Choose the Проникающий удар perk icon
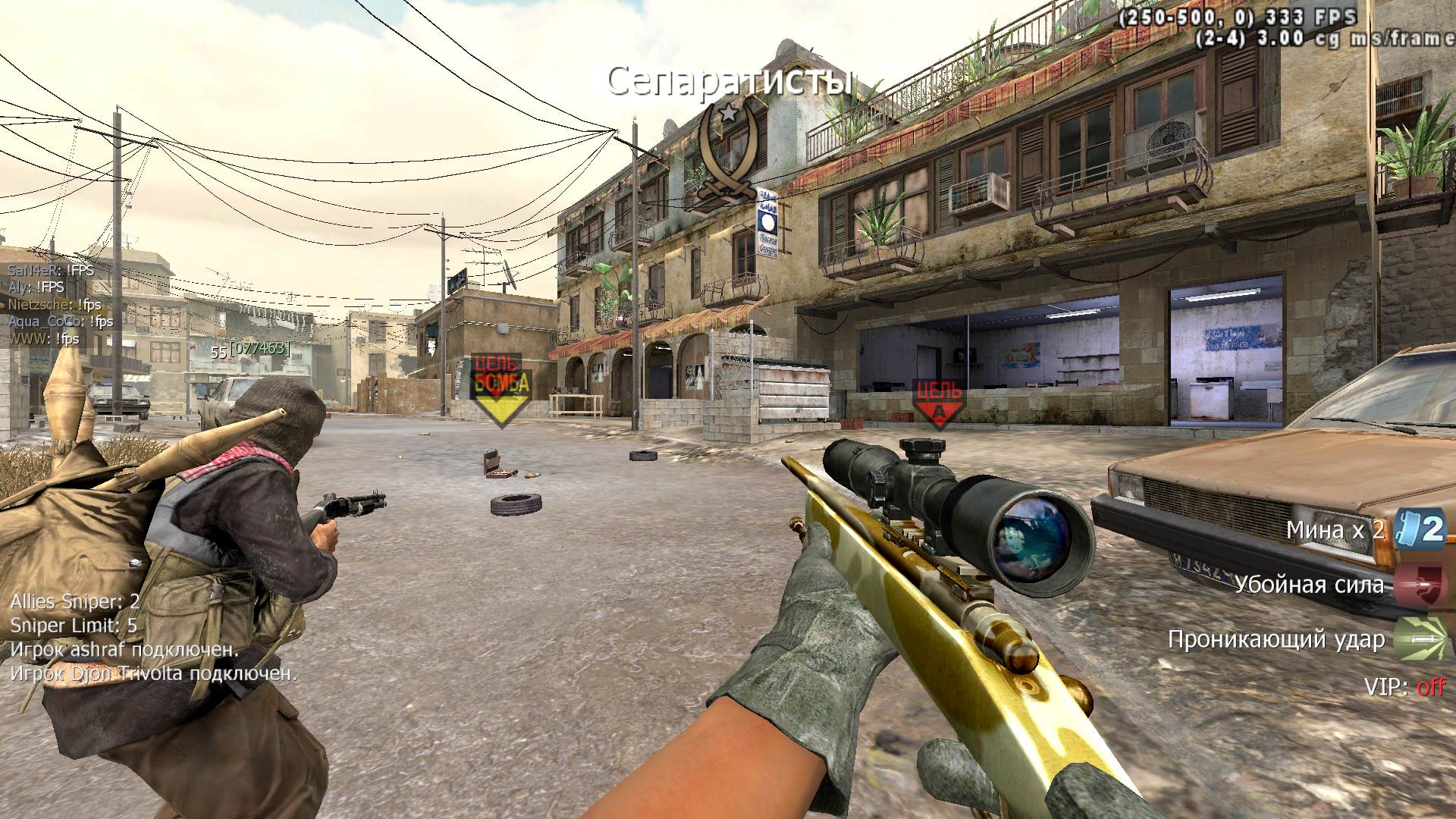The height and width of the screenshot is (819, 1456). [1420, 639]
